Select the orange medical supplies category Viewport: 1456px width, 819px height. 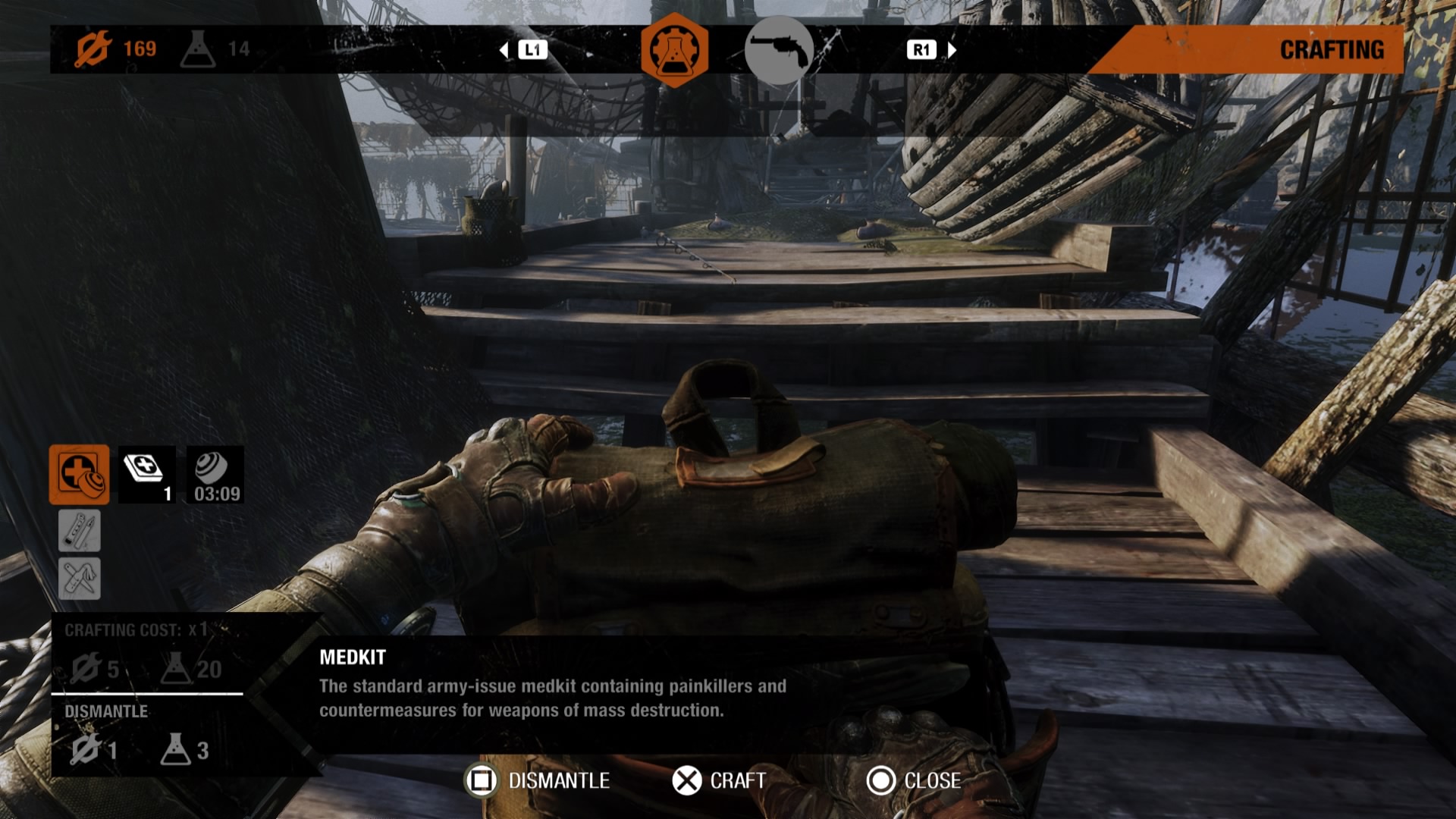[80, 475]
